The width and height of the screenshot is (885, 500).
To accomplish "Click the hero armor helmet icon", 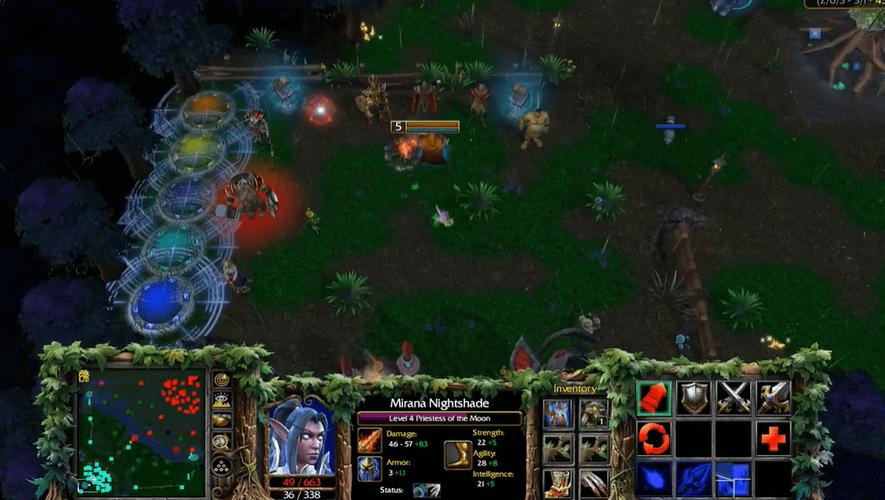I will click(370, 468).
